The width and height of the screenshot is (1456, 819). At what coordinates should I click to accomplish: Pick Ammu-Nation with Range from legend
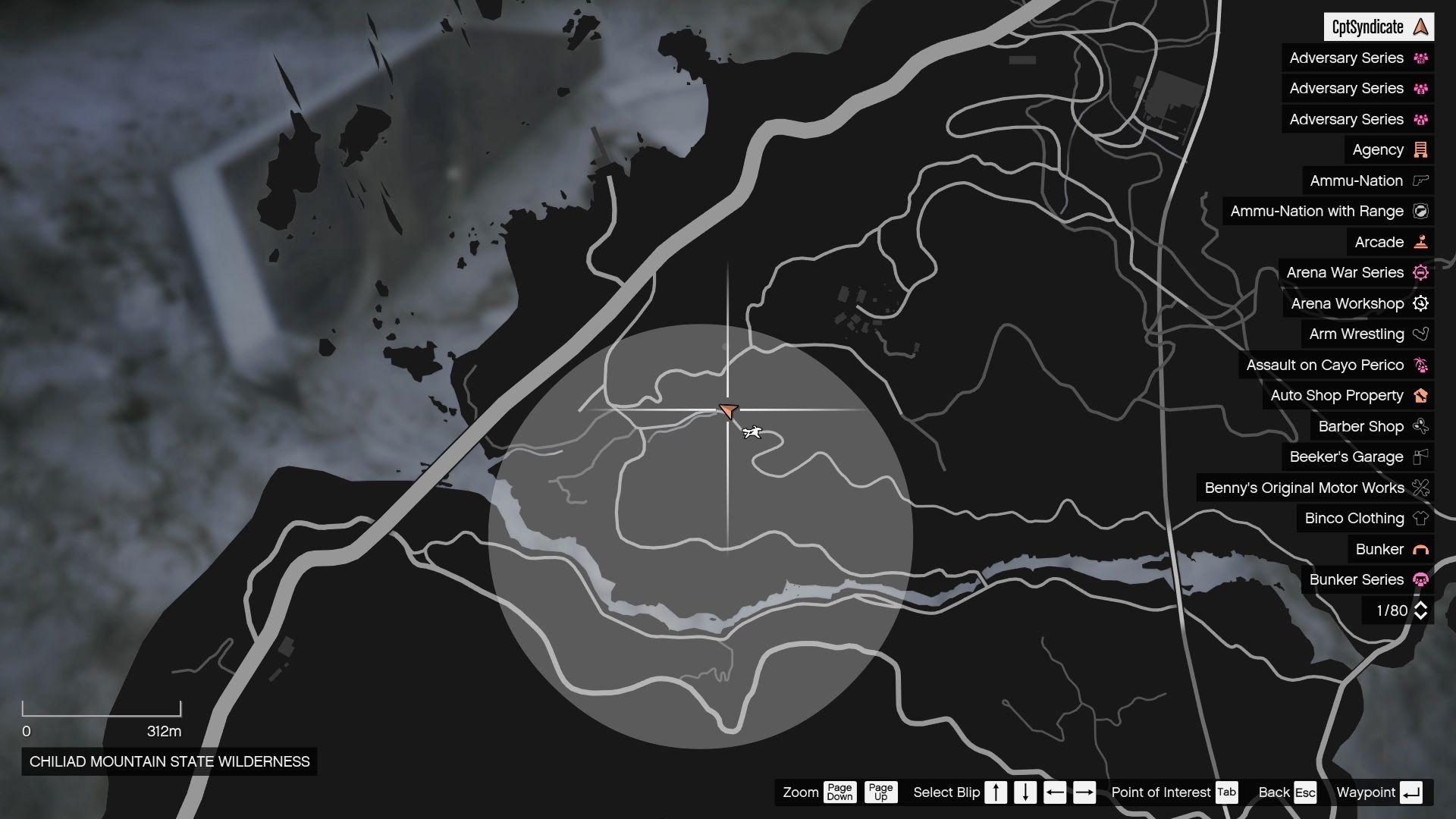coord(1328,212)
